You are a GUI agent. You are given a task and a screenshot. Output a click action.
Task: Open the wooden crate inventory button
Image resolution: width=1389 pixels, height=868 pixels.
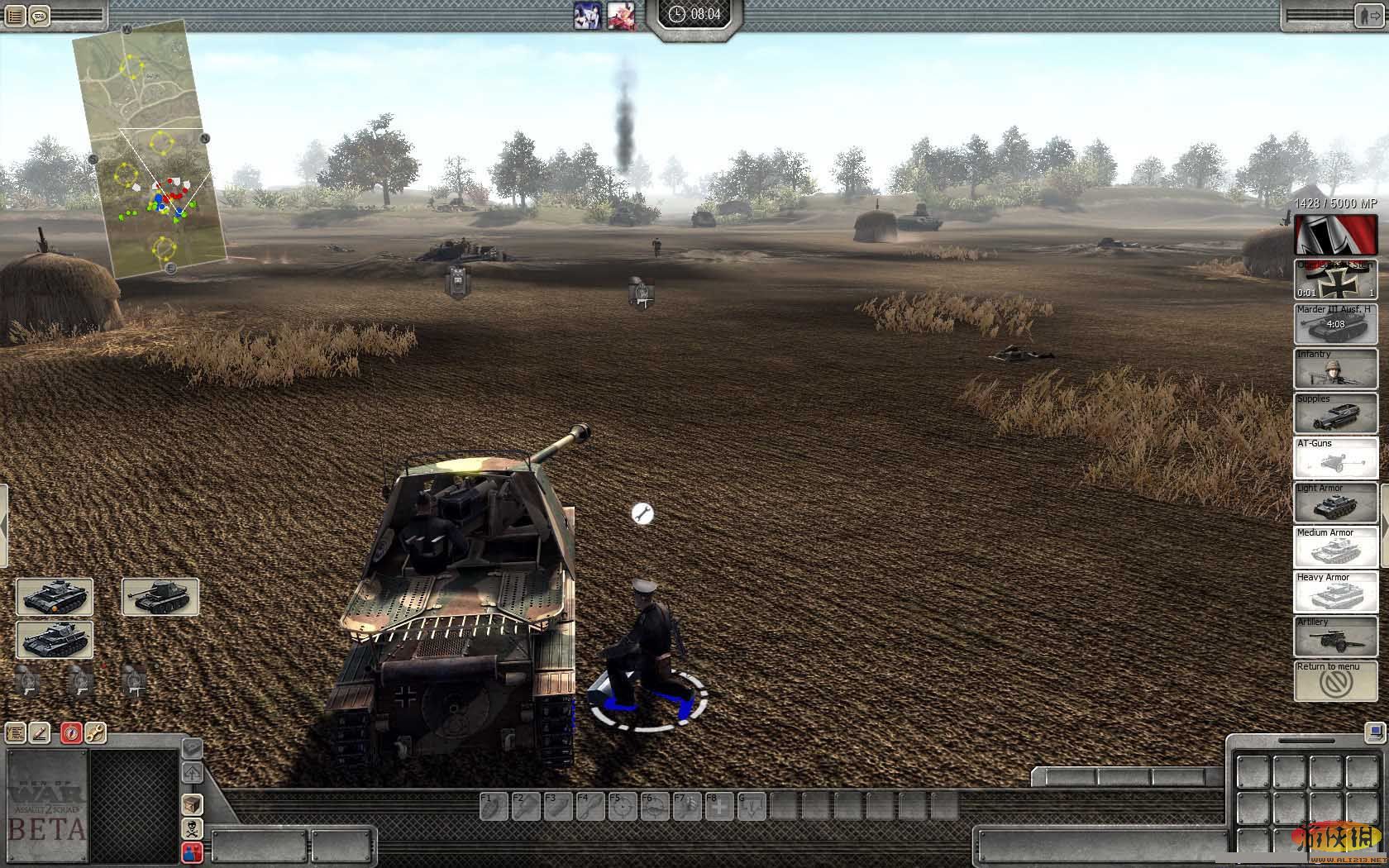(192, 804)
